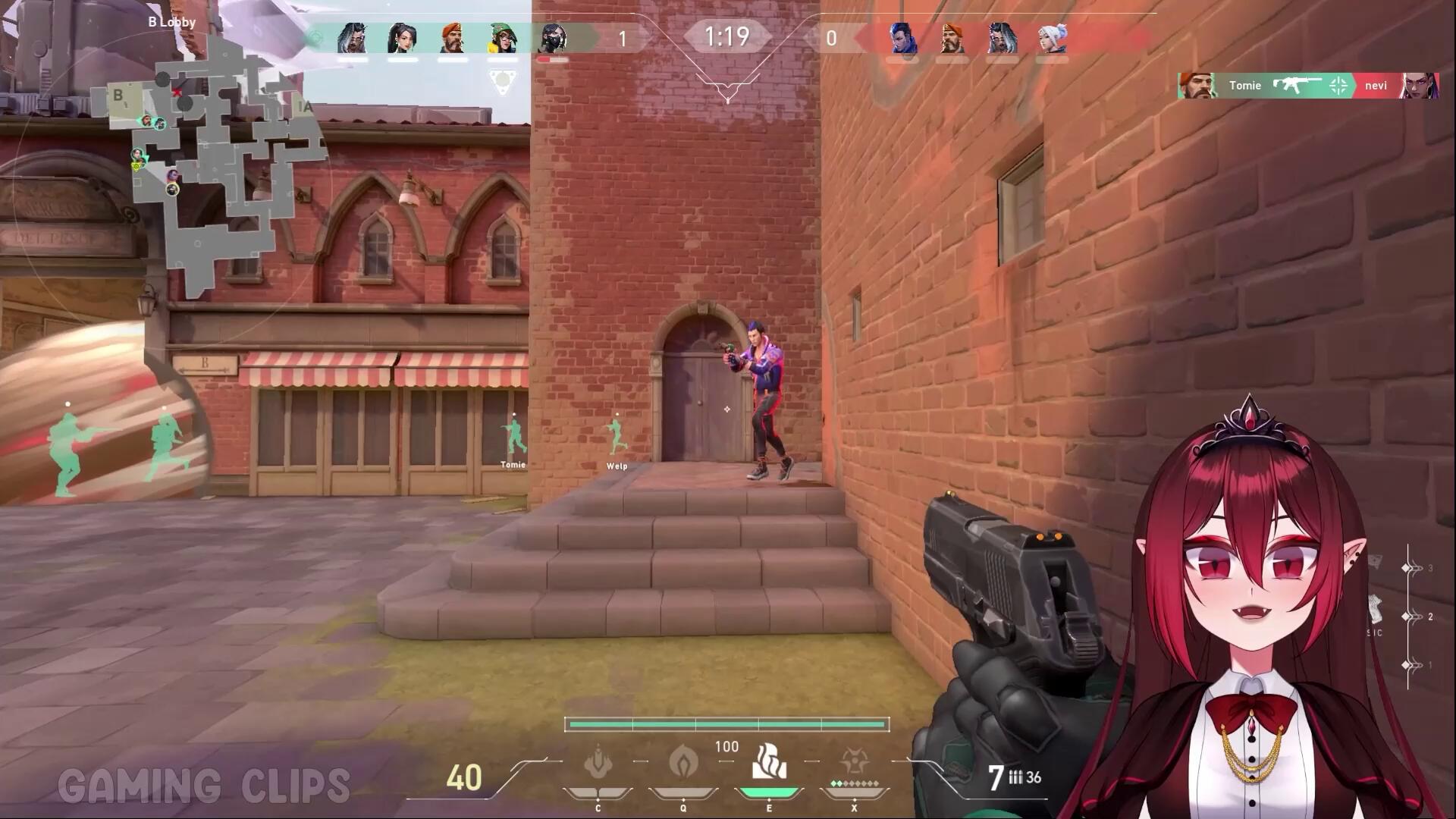
Task: Click Tomie's name in the killfeed banner
Action: click(1245, 86)
